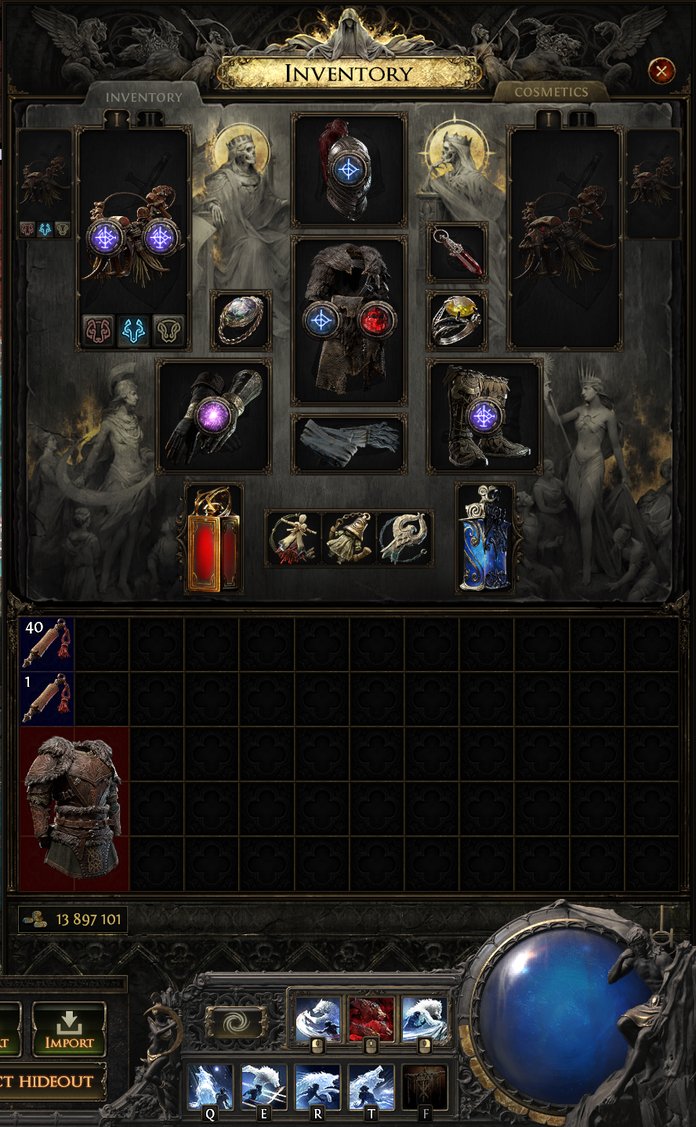Select the skill bound to Q
The height and width of the screenshot is (1127, 696).
click(x=211, y=1087)
